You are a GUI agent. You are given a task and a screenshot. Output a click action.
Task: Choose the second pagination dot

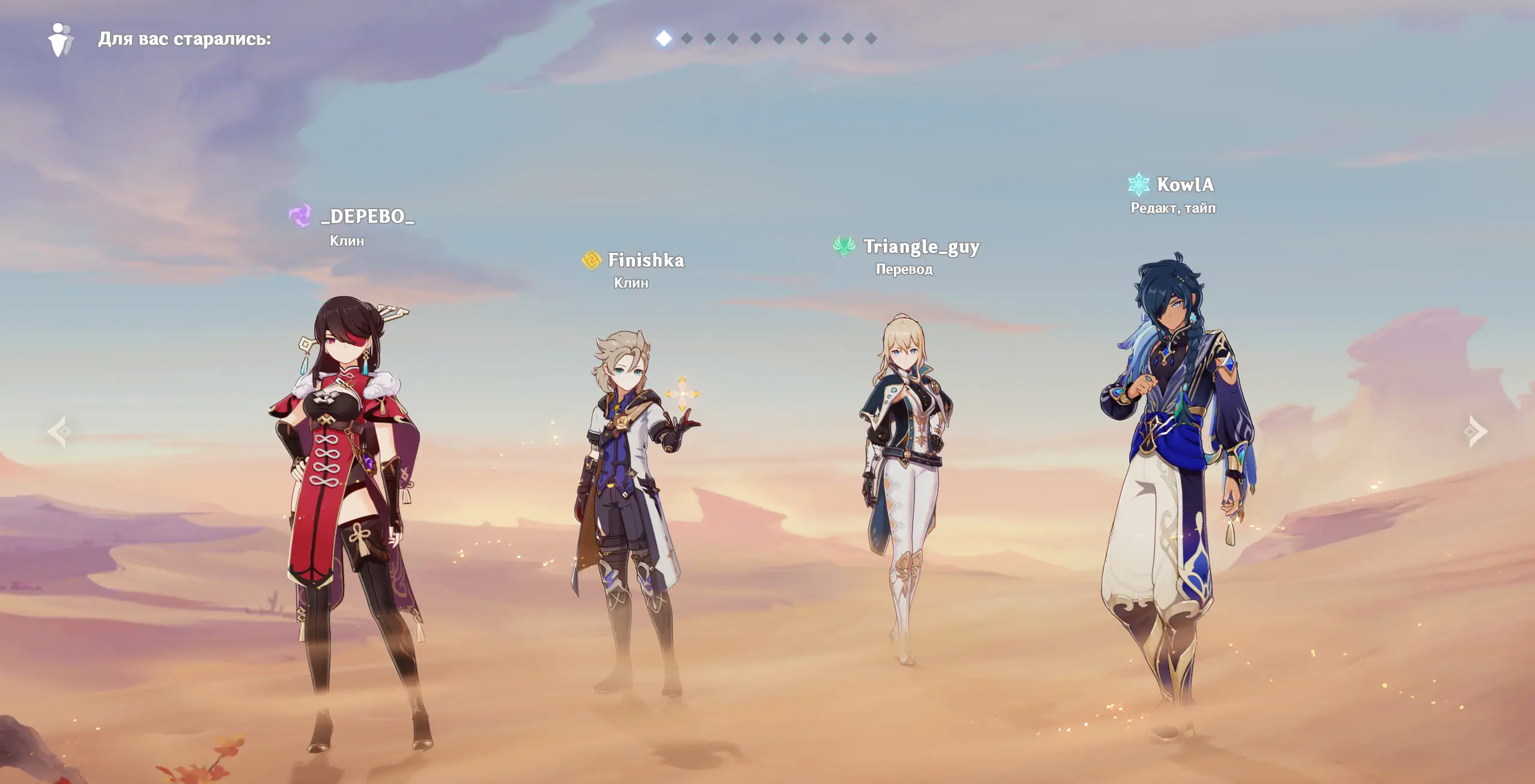coord(687,38)
